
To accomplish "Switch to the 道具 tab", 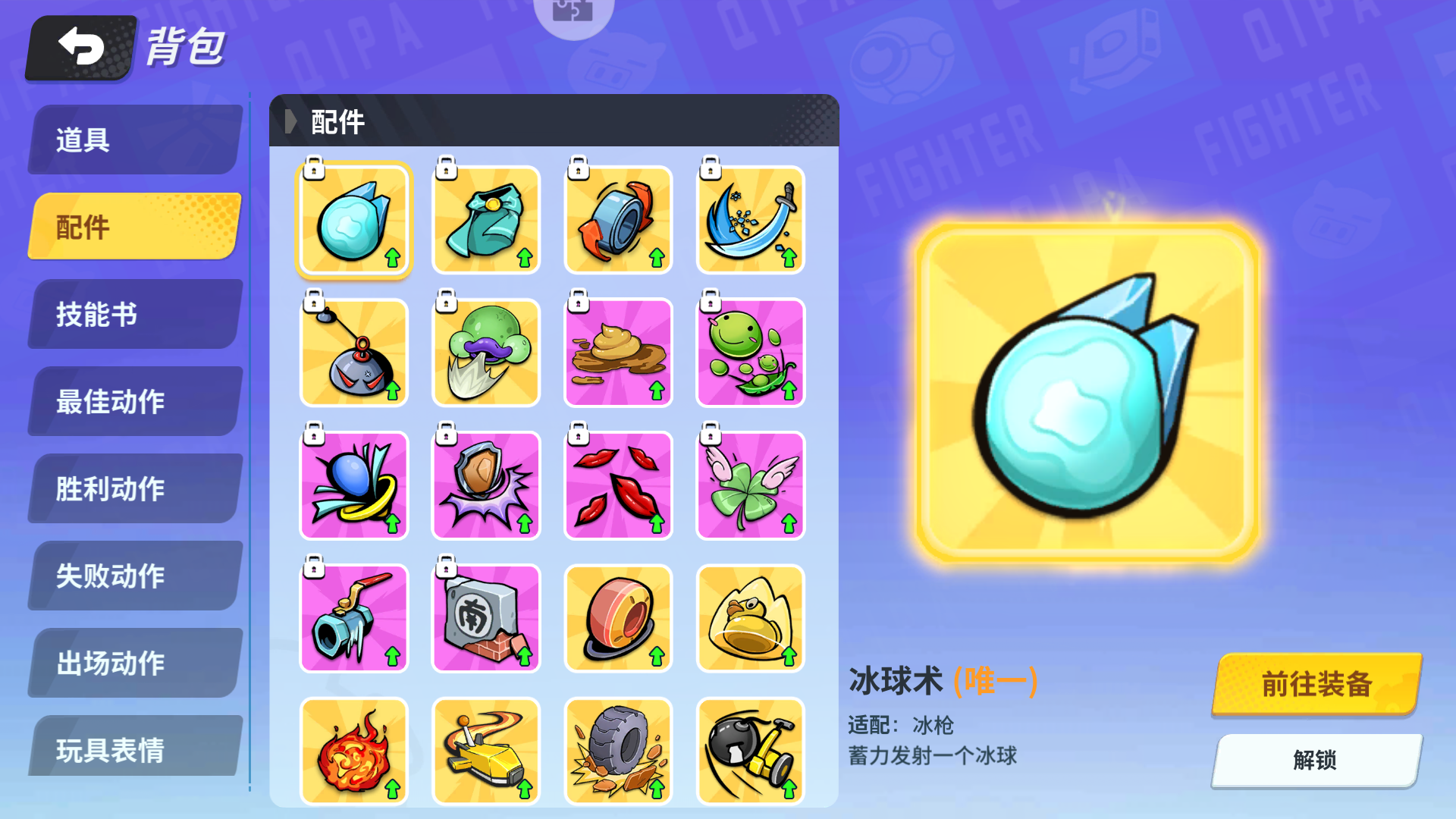I will [133, 140].
